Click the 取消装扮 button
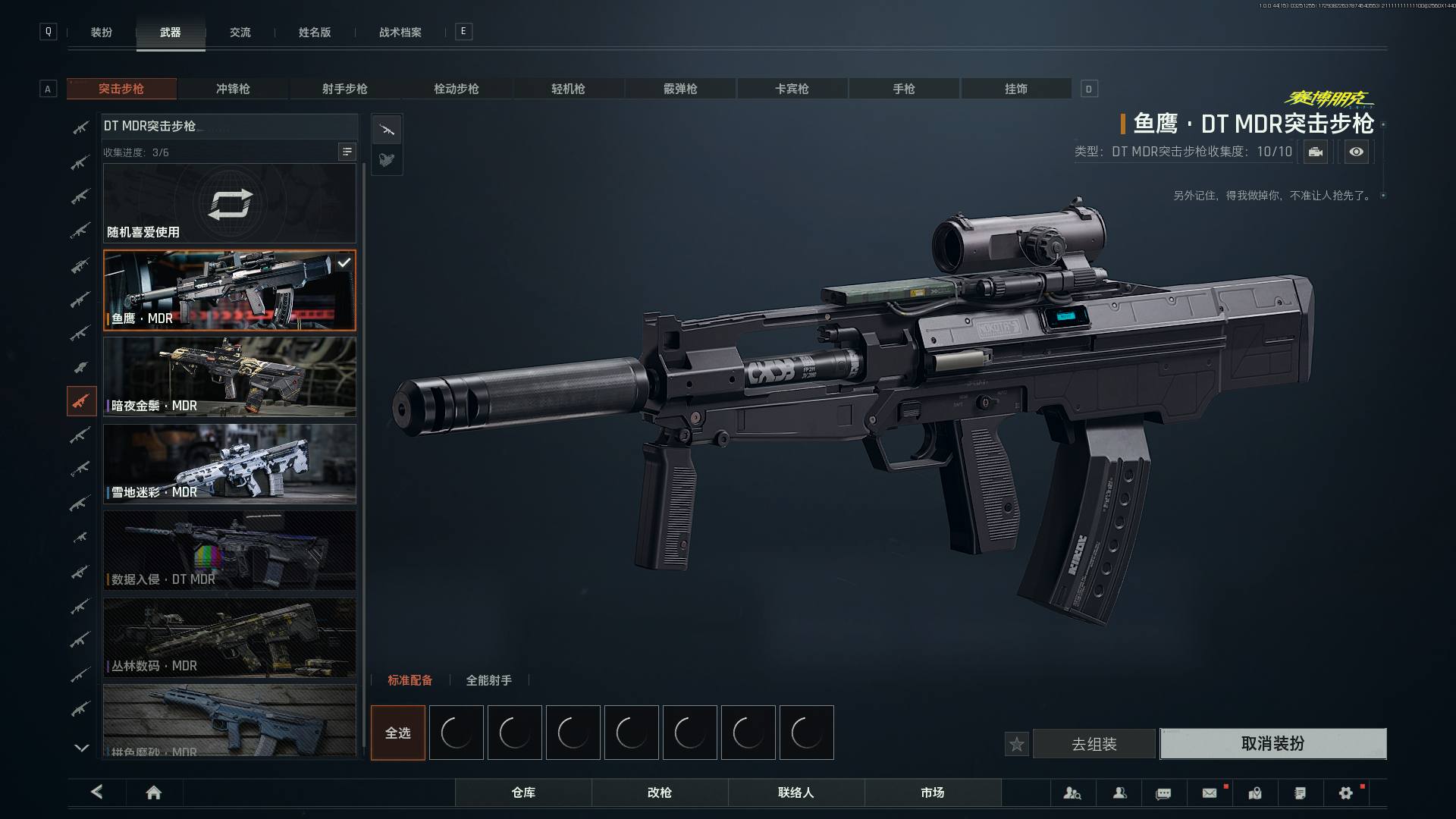The height and width of the screenshot is (819, 1456). 1272,744
